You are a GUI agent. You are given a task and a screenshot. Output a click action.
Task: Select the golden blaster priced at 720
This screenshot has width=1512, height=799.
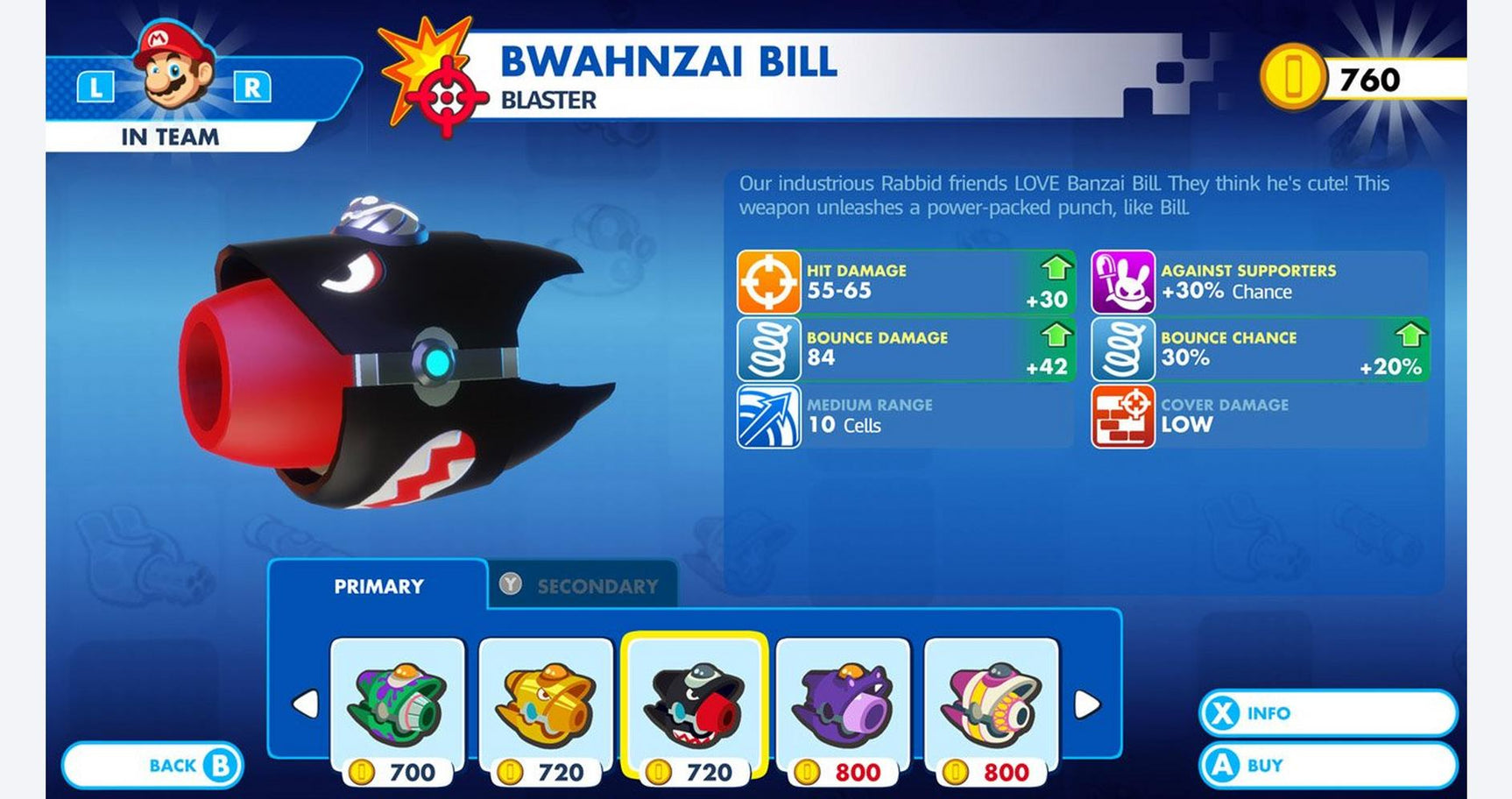point(545,704)
